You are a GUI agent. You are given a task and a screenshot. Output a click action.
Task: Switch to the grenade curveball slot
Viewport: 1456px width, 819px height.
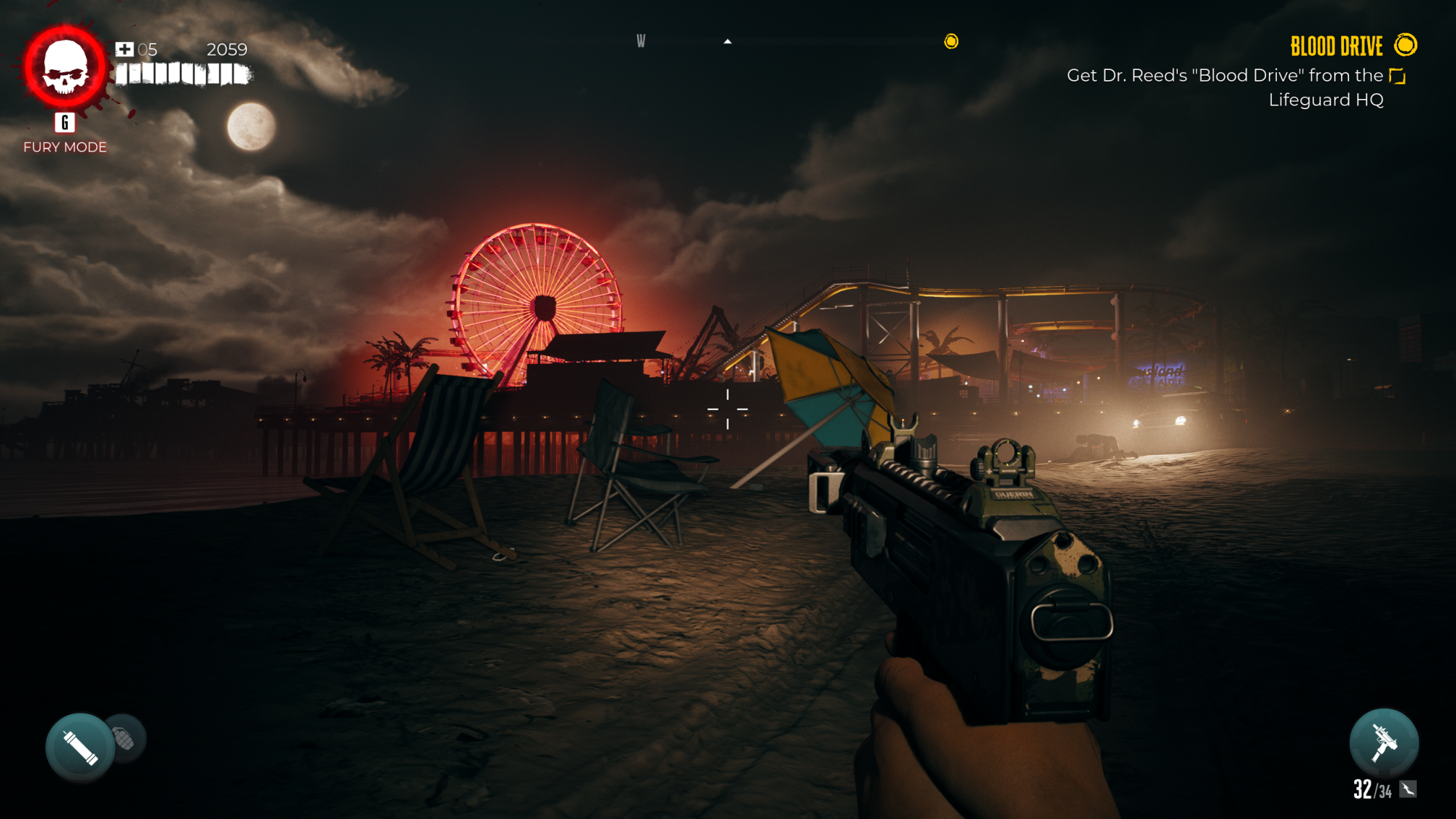(x=126, y=739)
